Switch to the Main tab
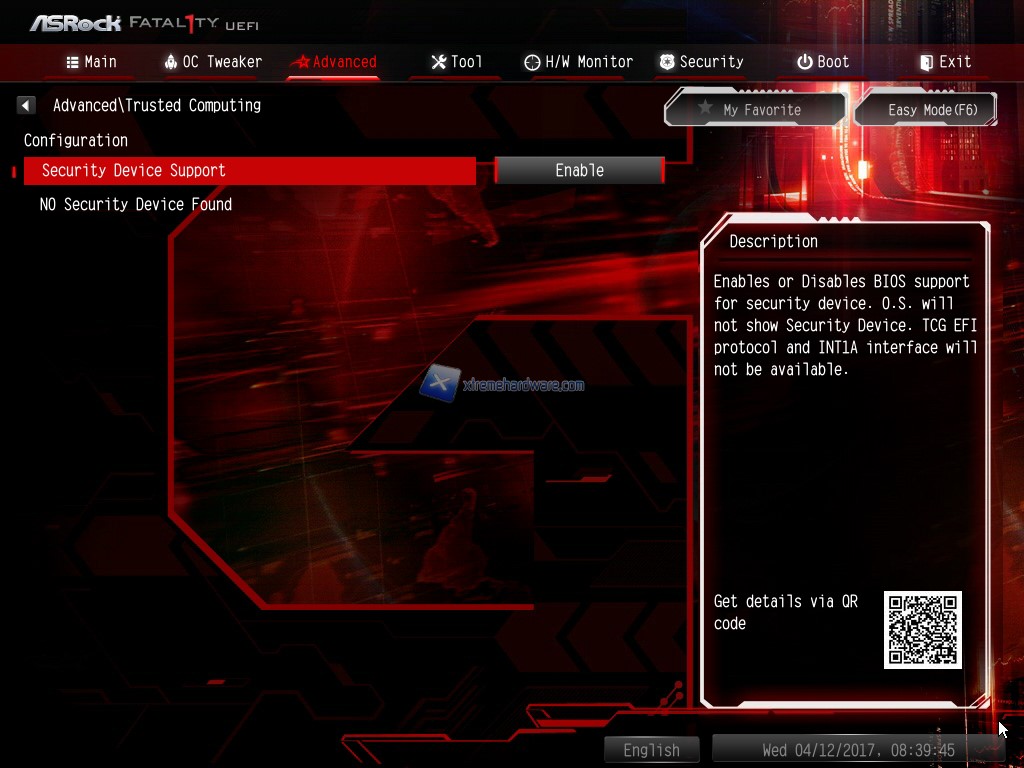 [91, 62]
